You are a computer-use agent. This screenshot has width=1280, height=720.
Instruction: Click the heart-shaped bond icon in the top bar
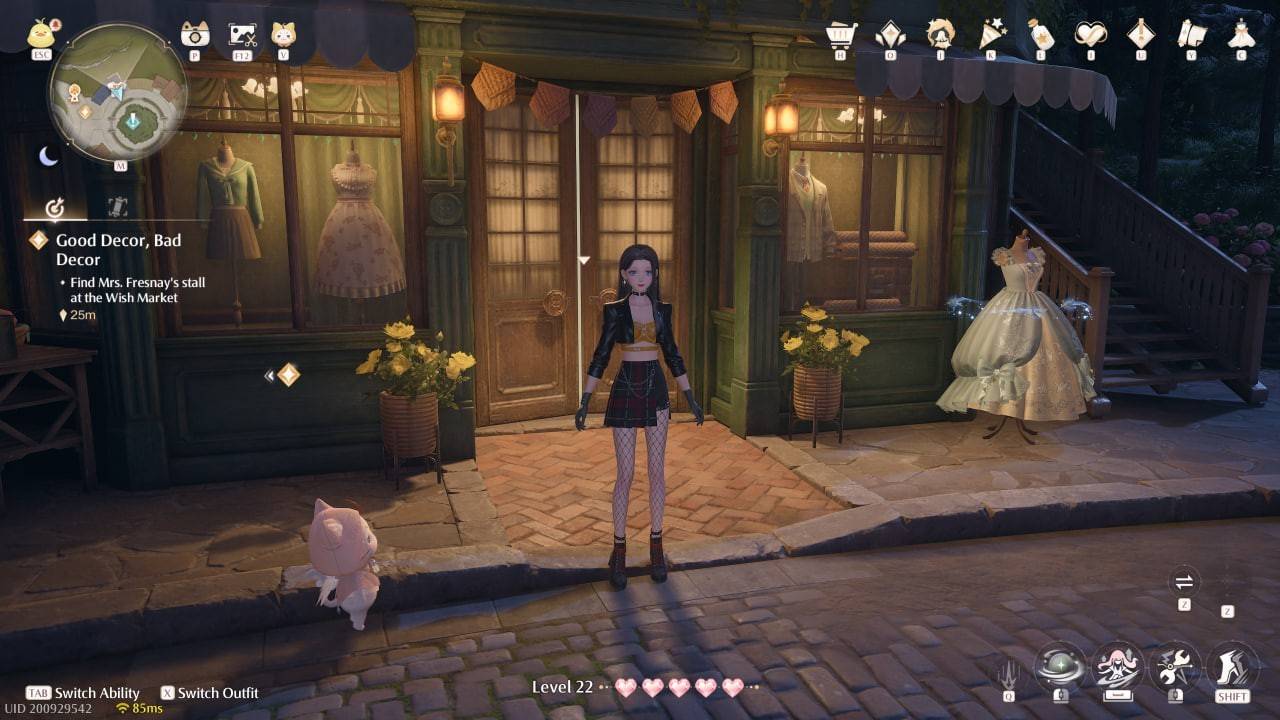(x=1091, y=31)
